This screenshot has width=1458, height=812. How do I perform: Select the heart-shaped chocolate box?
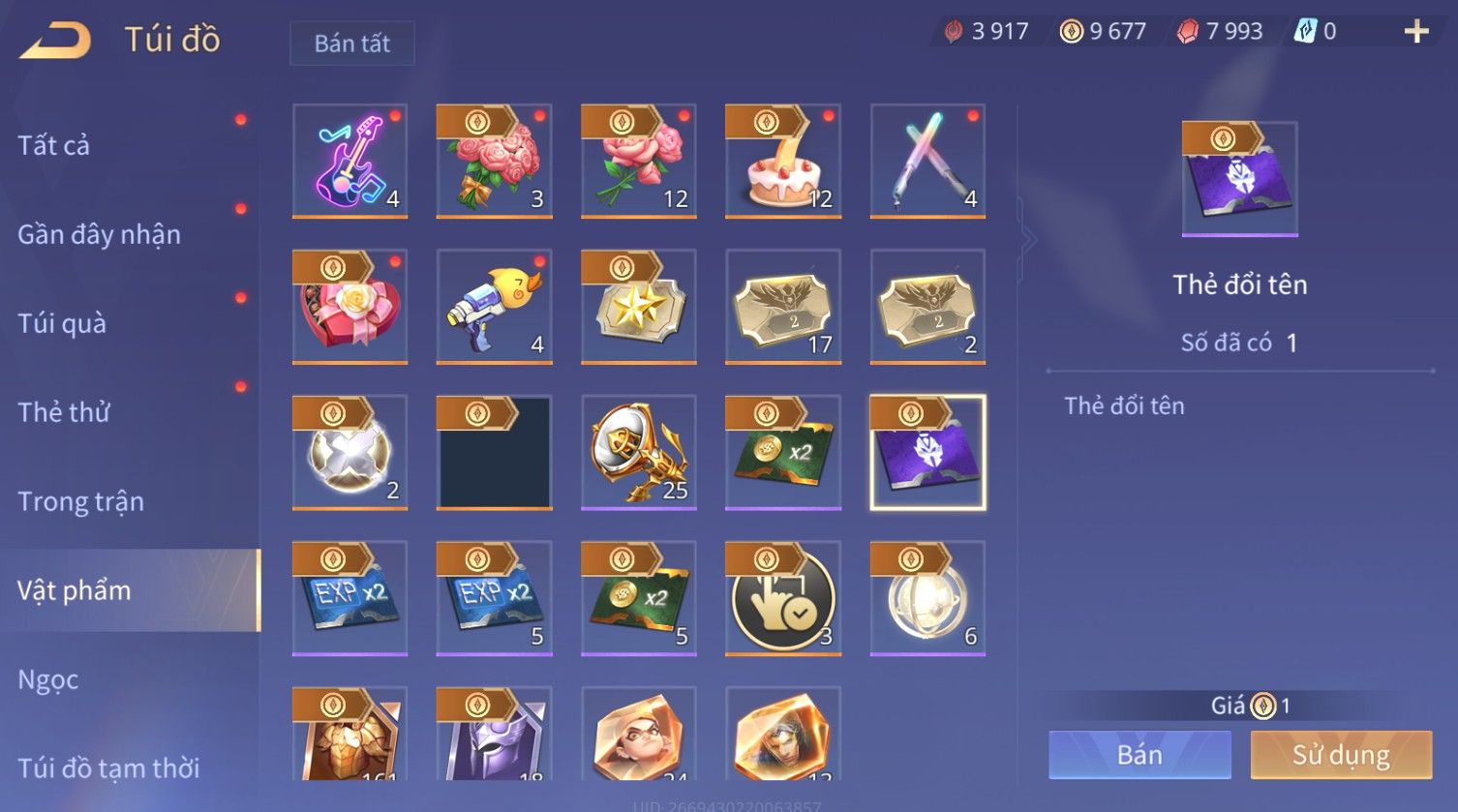click(x=349, y=307)
